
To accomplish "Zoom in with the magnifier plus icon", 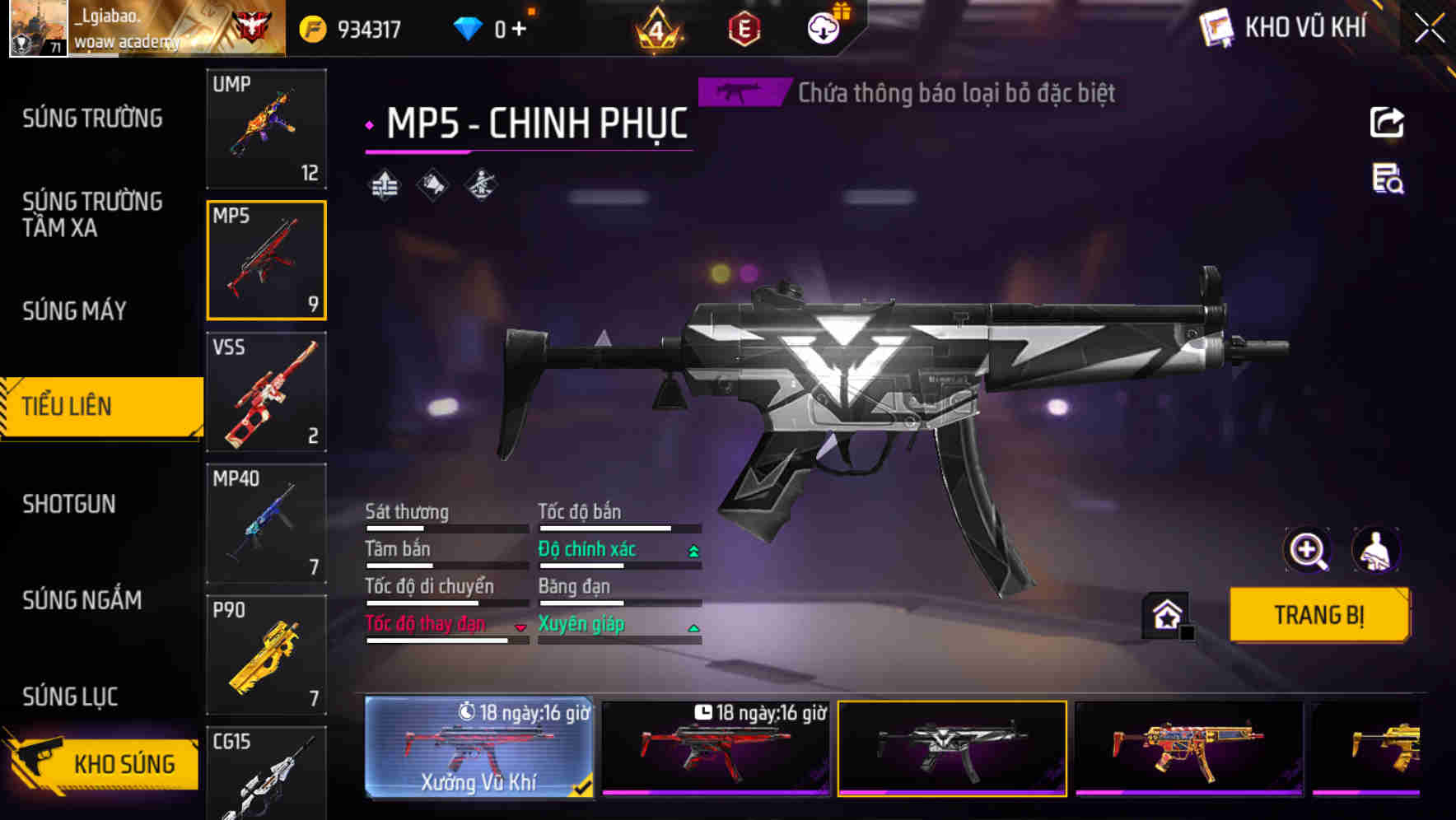I will (1307, 550).
